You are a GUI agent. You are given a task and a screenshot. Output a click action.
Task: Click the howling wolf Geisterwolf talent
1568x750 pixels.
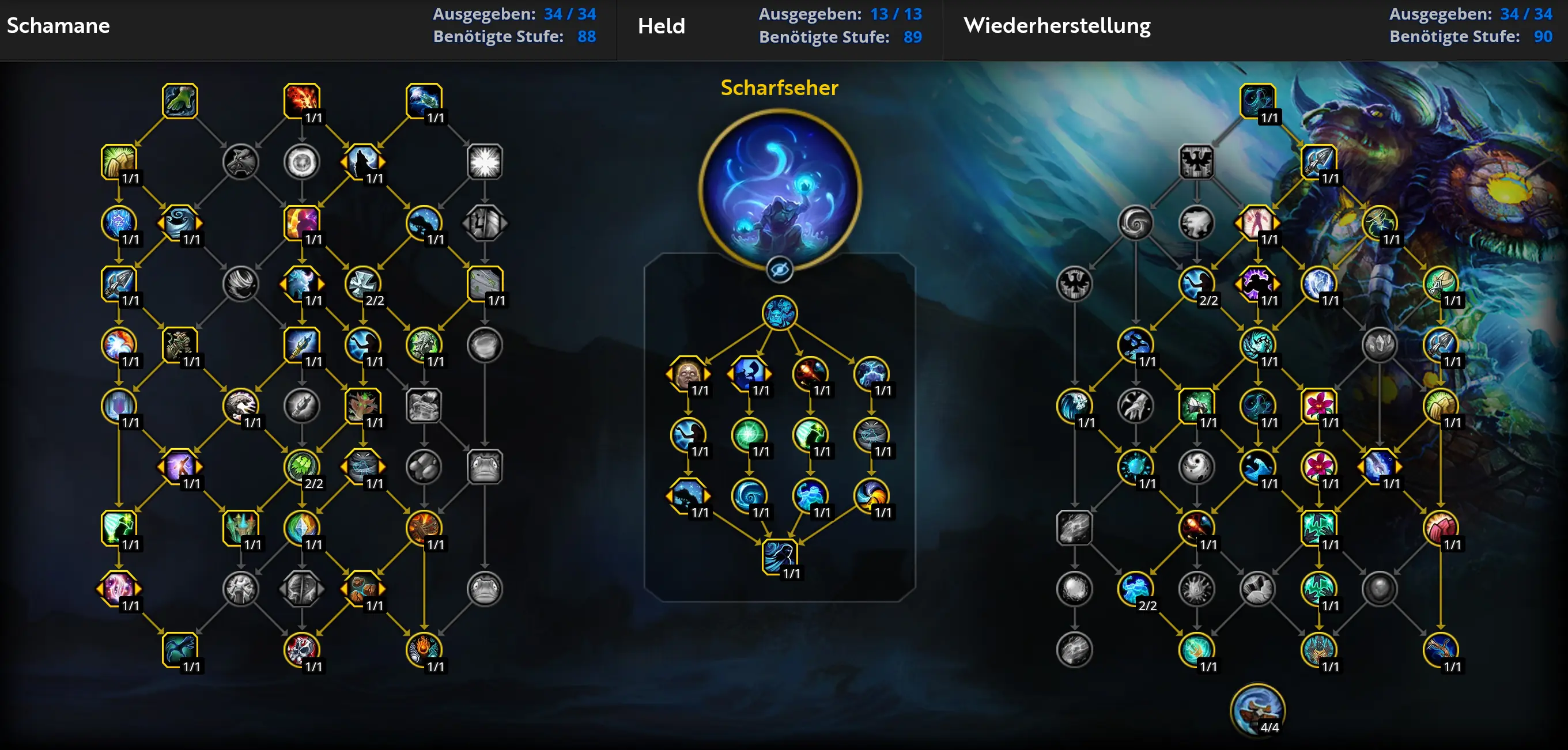(364, 162)
